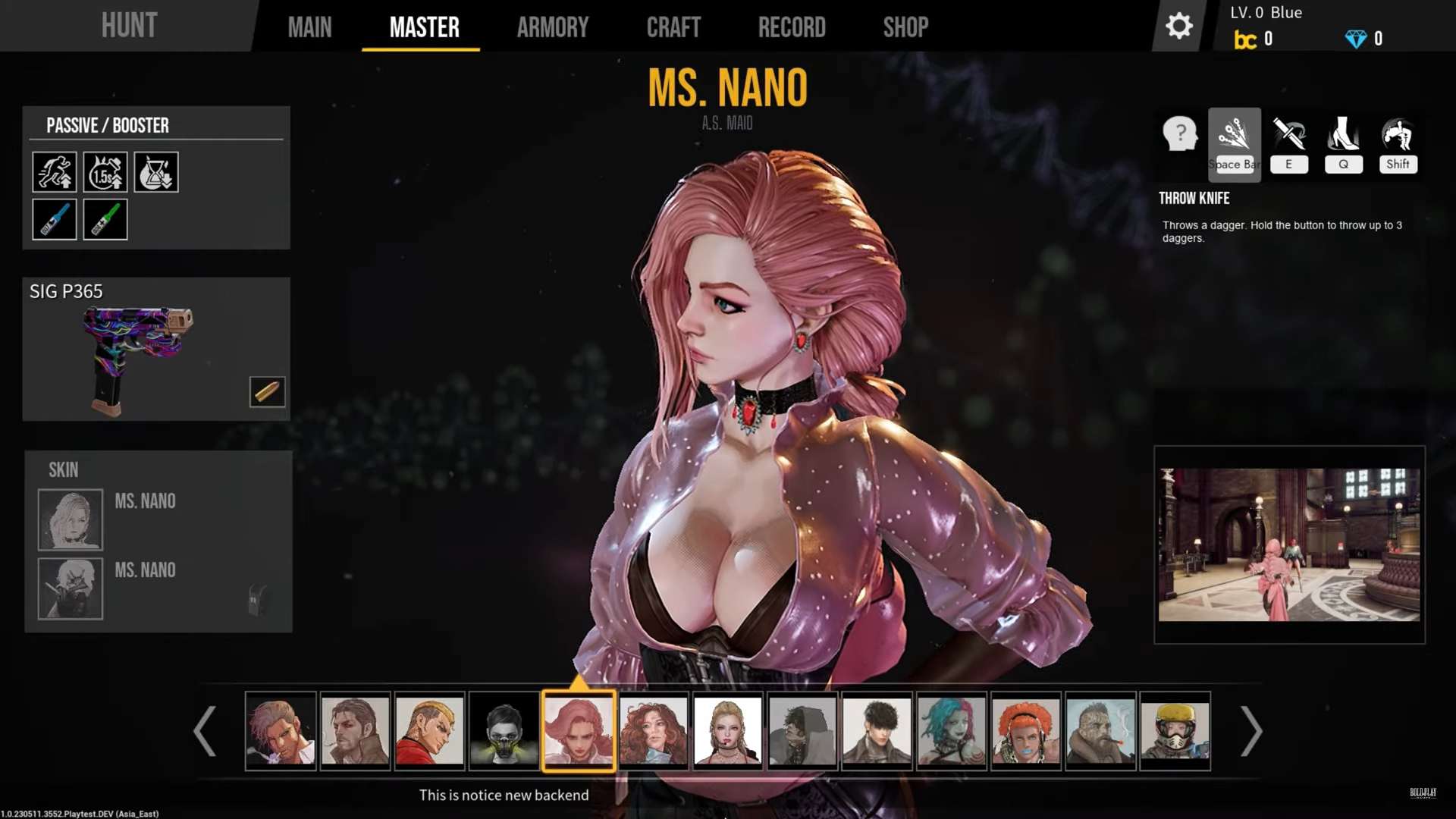View the RECORD tab
The image size is (1456, 819).
792,27
